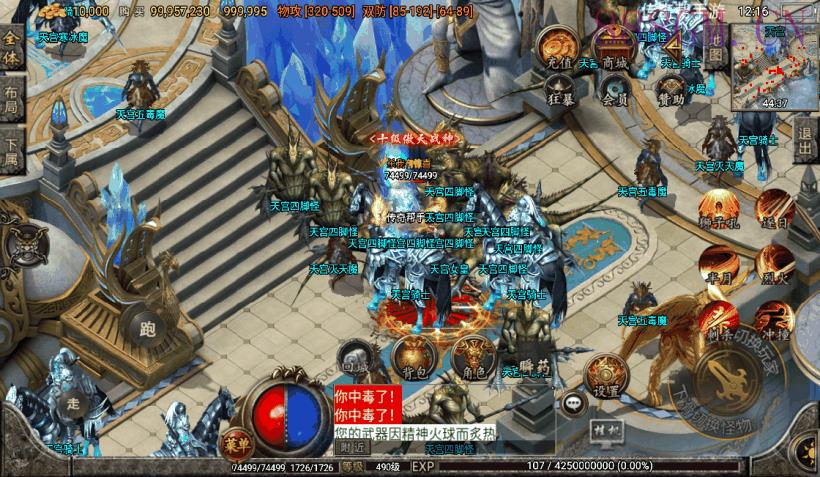This screenshot has height=477, width=820.
Task: Open the 菜单 menu button
Action: tap(236, 443)
